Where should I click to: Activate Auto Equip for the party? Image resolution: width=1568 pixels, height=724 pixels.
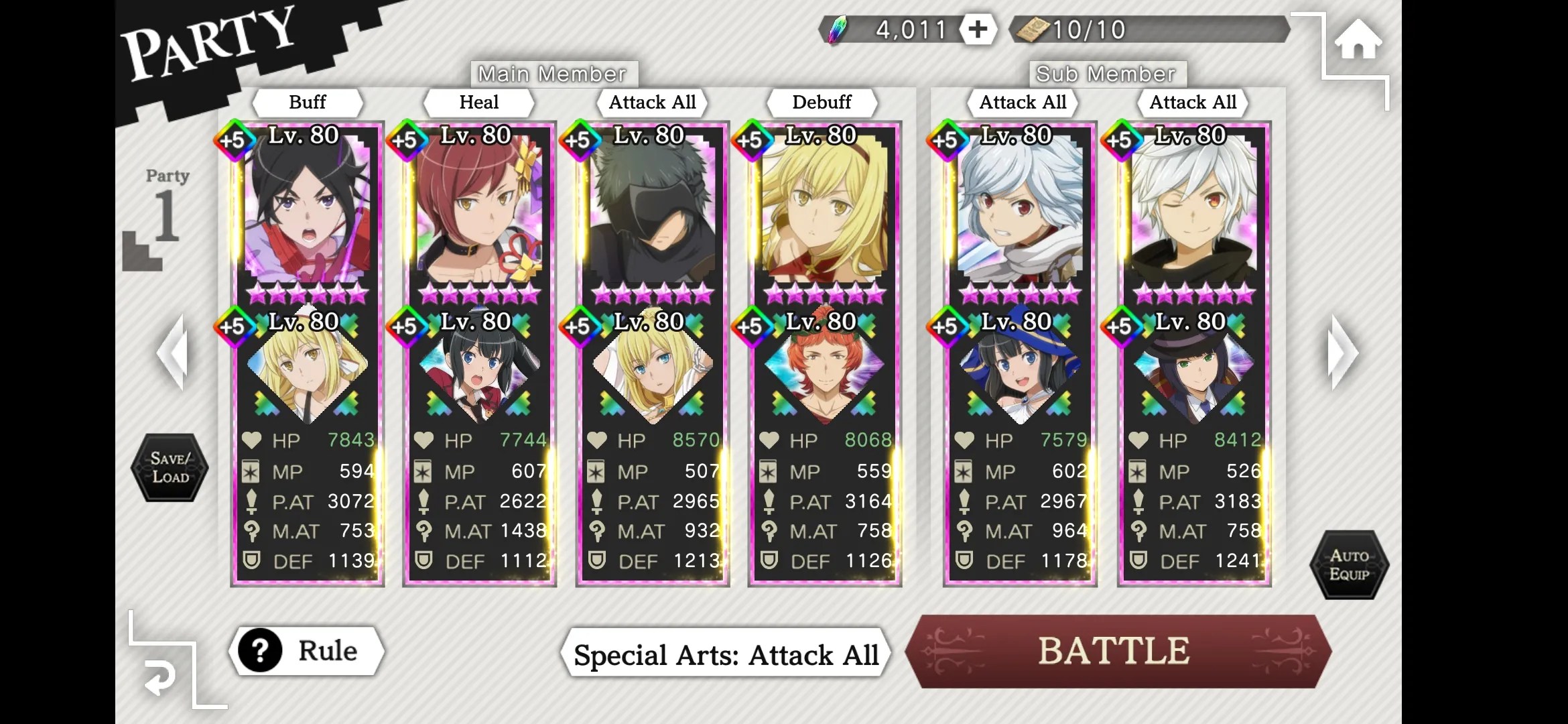[x=1349, y=565]
